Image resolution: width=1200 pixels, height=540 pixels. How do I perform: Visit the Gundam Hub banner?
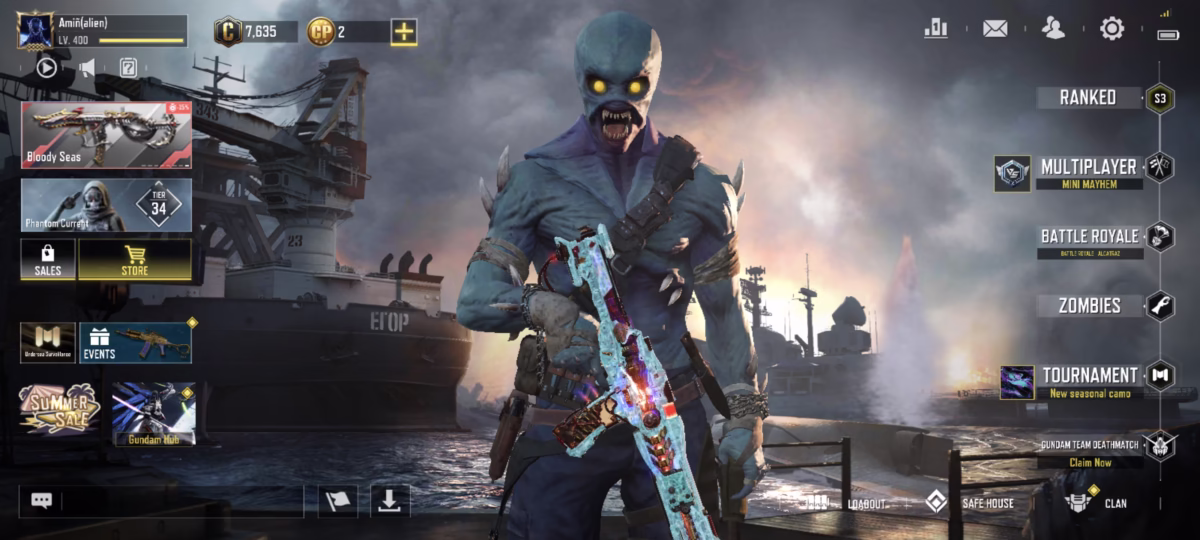pos(153,412)
